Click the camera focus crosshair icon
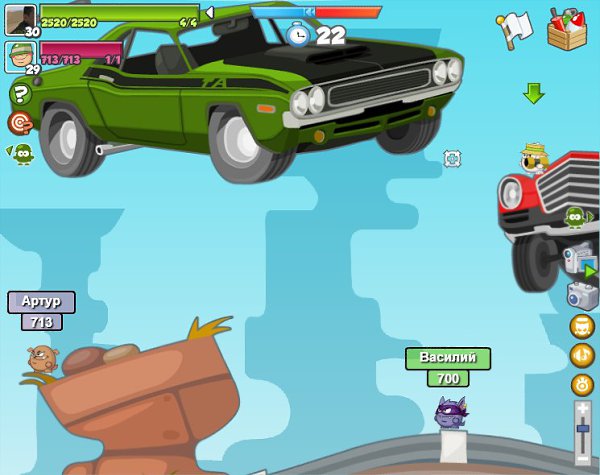 (x=452, y=158)
